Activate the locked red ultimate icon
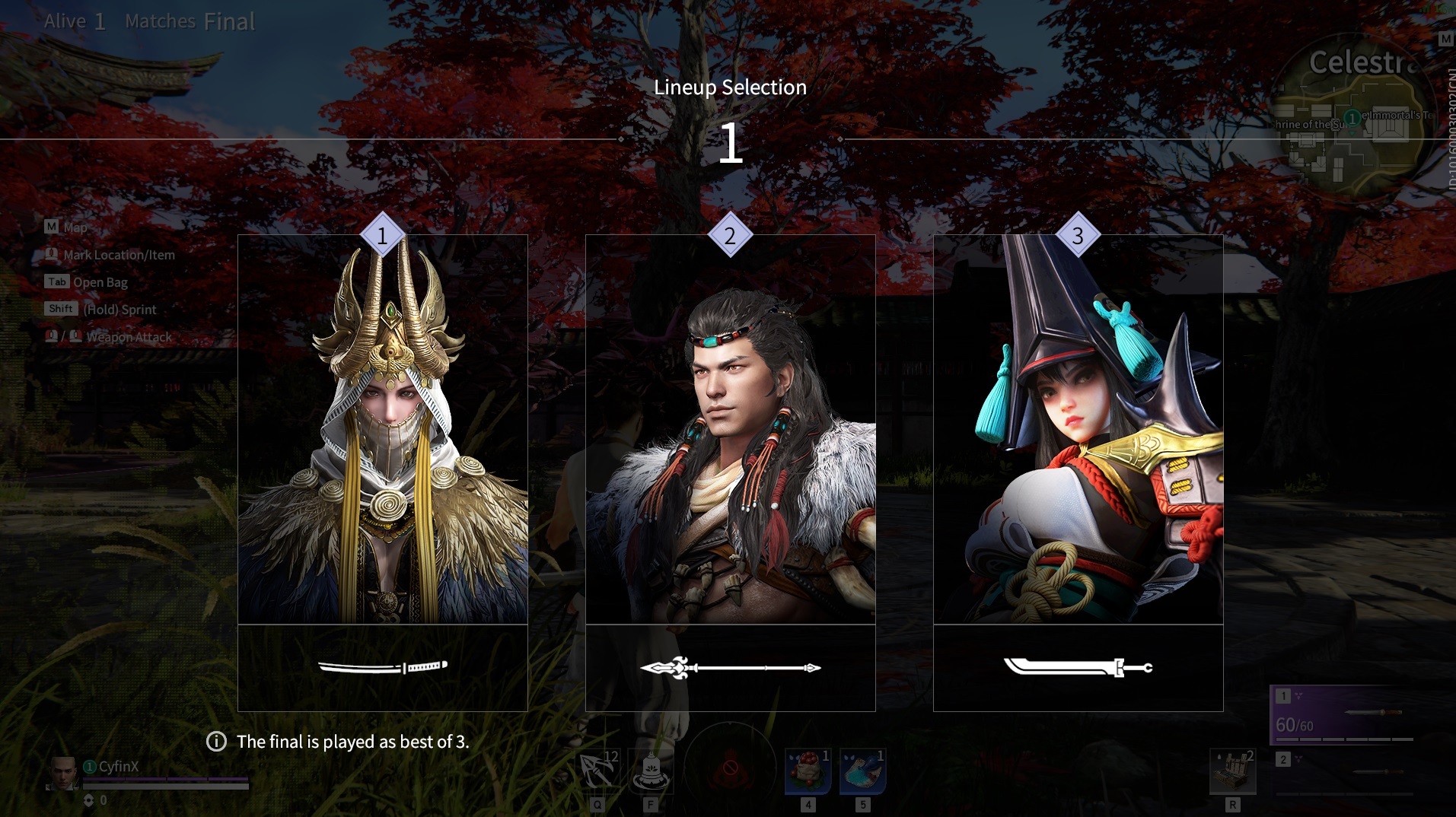Viewport: 1456px width, 817px height. 729,768
